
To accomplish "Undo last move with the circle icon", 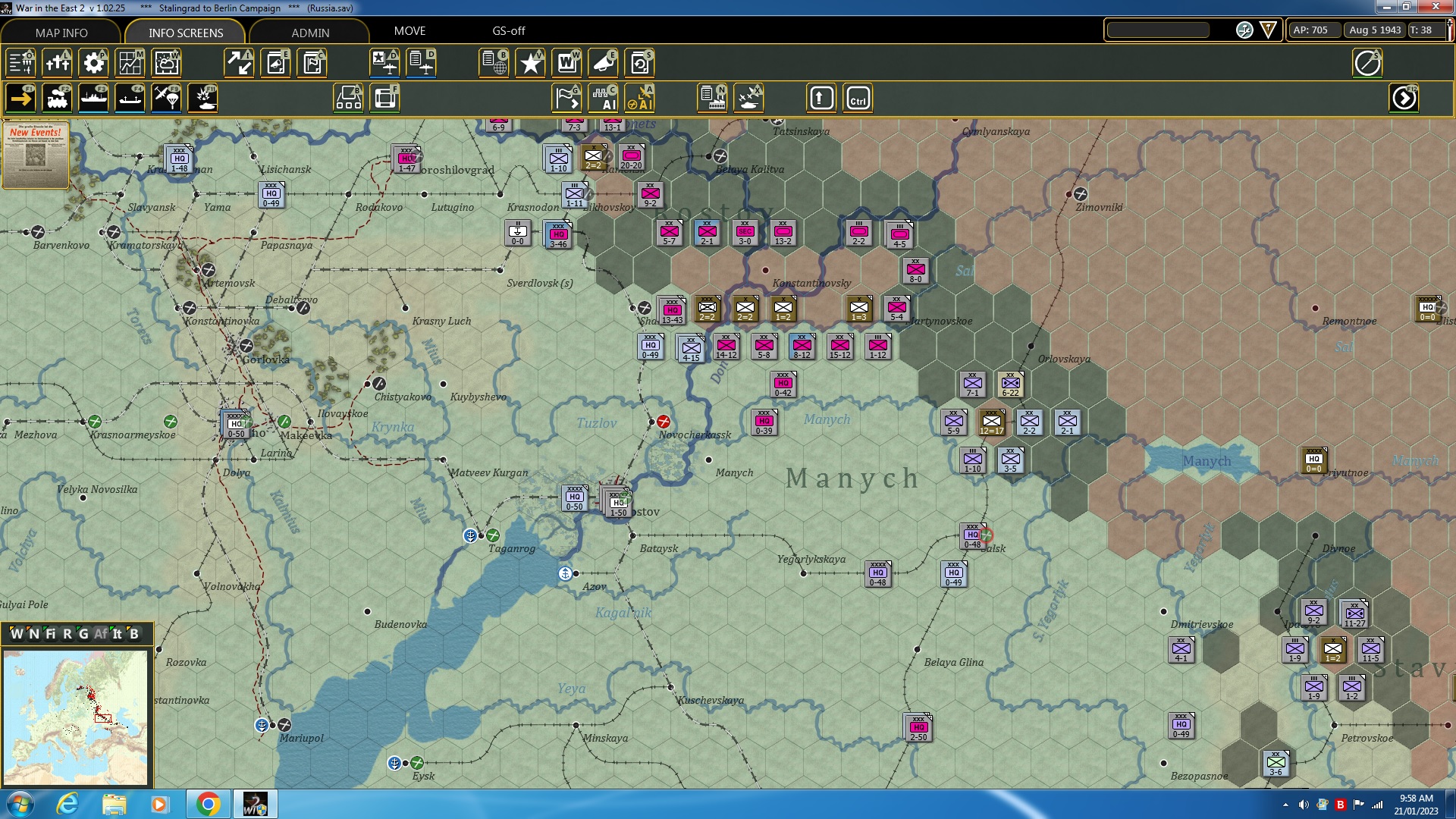I will point(1369,63).
